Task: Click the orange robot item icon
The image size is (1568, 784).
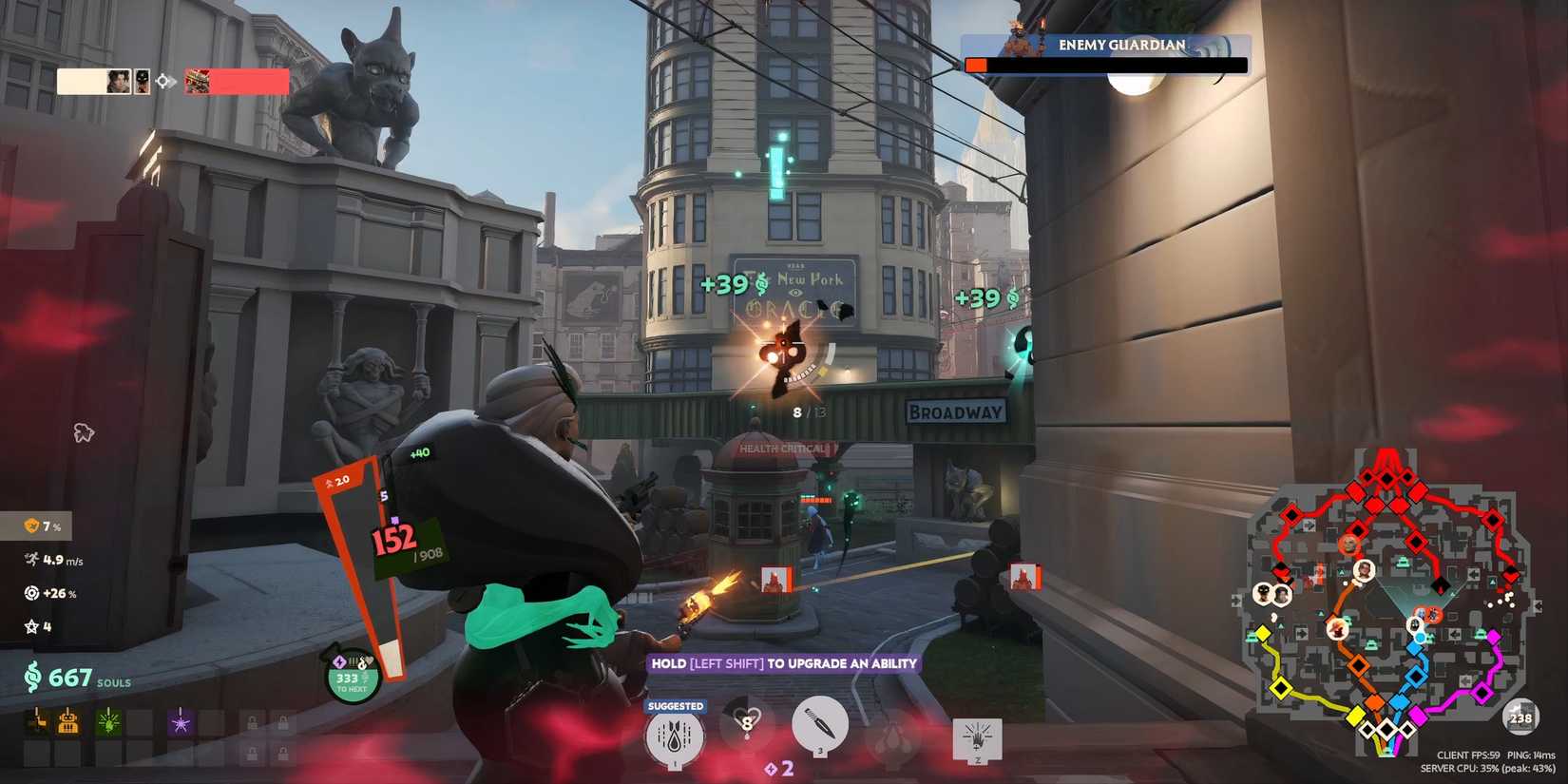Action: [68, 724]
